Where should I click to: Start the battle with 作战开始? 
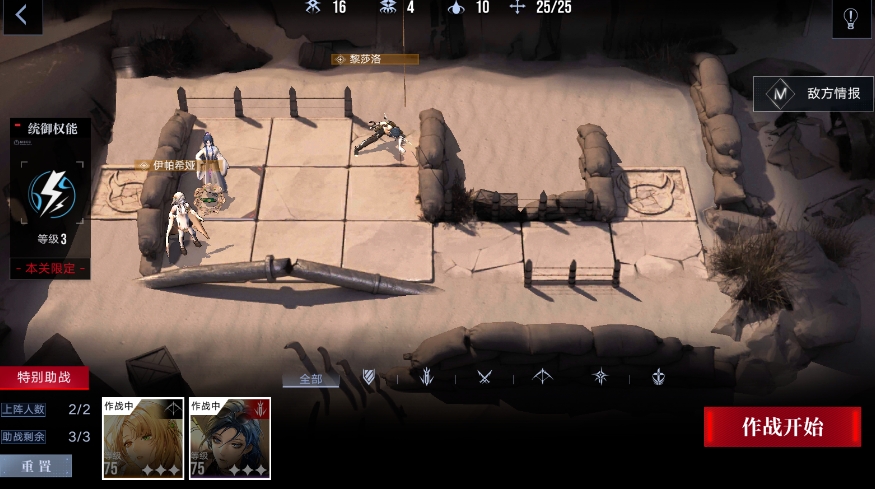pos(782,427)
